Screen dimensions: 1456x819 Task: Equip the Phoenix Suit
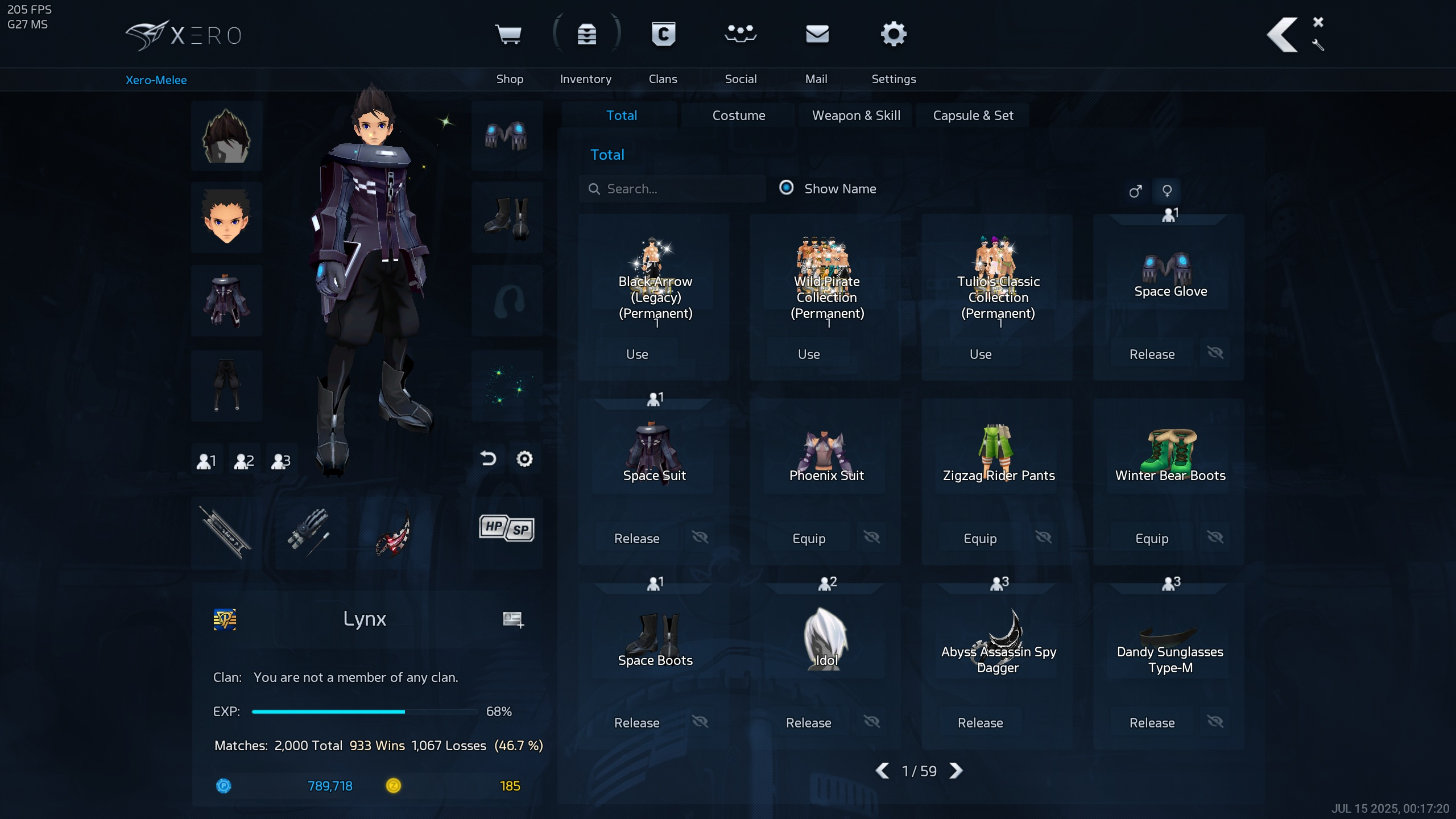(x=809, y=539)
